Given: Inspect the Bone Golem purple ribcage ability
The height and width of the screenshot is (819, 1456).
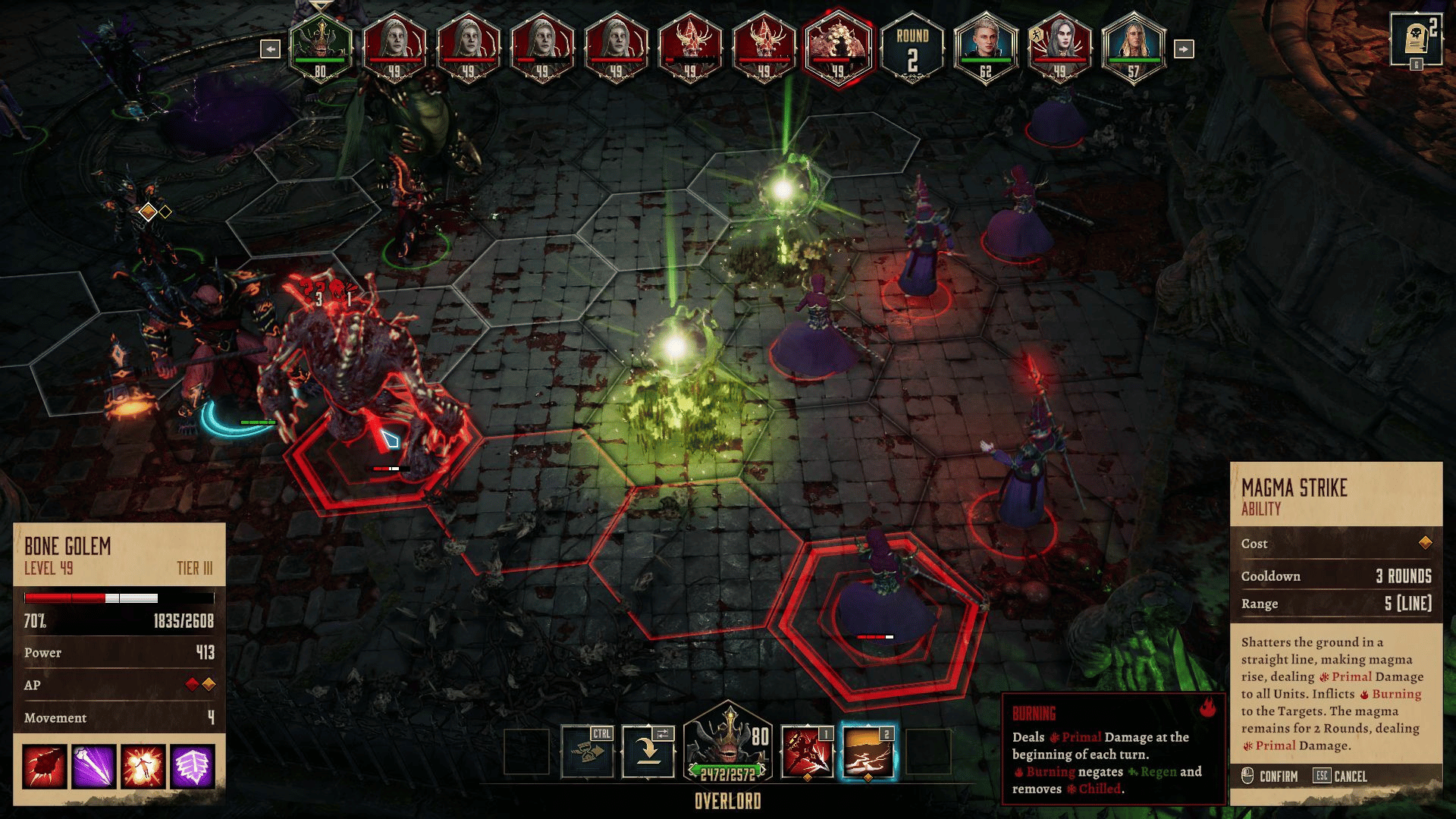Looking at the screenshot, I should (193, 766).
